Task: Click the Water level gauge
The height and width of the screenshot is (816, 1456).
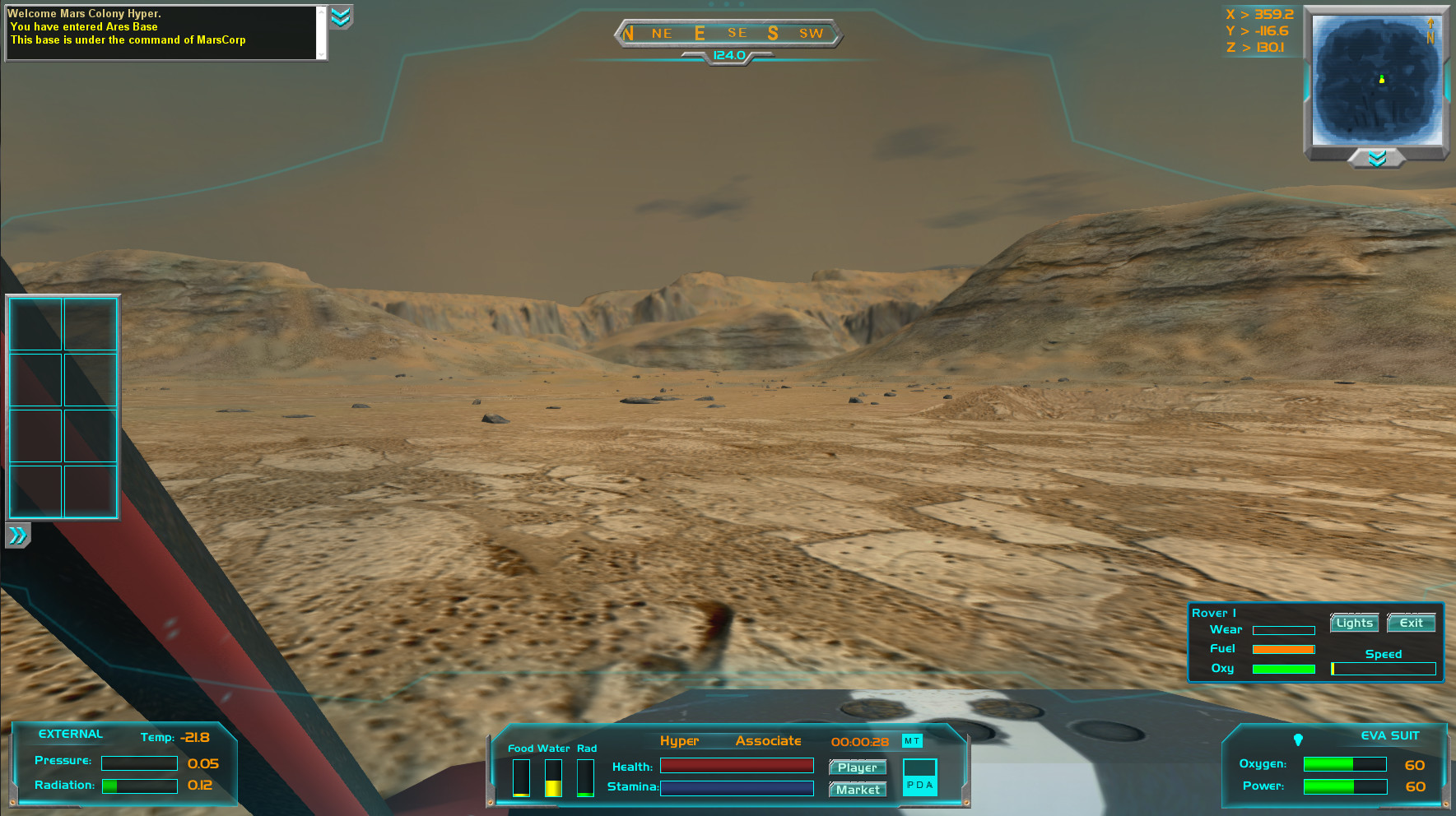Action: point(553,777)
